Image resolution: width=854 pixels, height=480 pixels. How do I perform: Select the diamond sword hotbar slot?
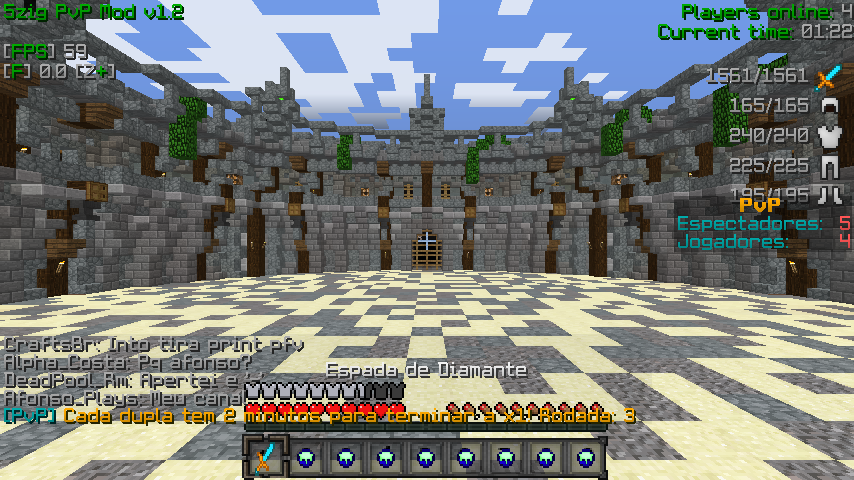click(x=265, y=458)
